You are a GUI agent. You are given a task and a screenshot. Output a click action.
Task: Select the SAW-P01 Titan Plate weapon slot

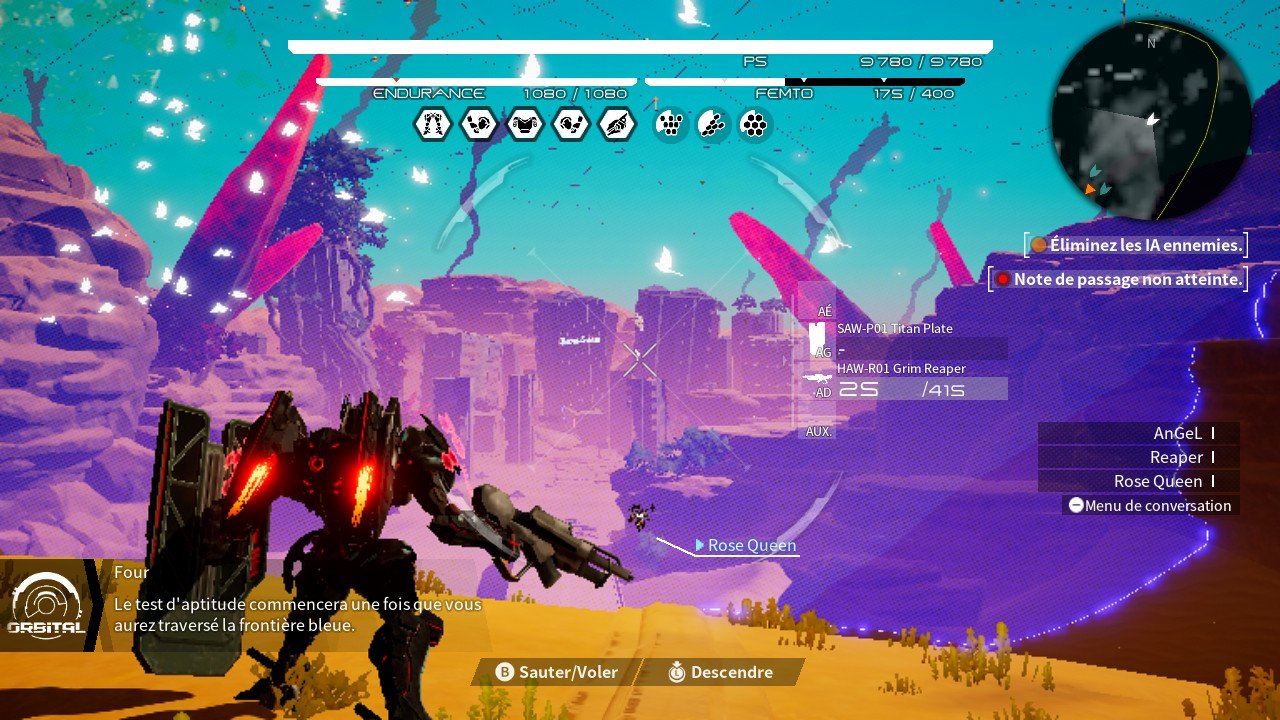point(894,329)
